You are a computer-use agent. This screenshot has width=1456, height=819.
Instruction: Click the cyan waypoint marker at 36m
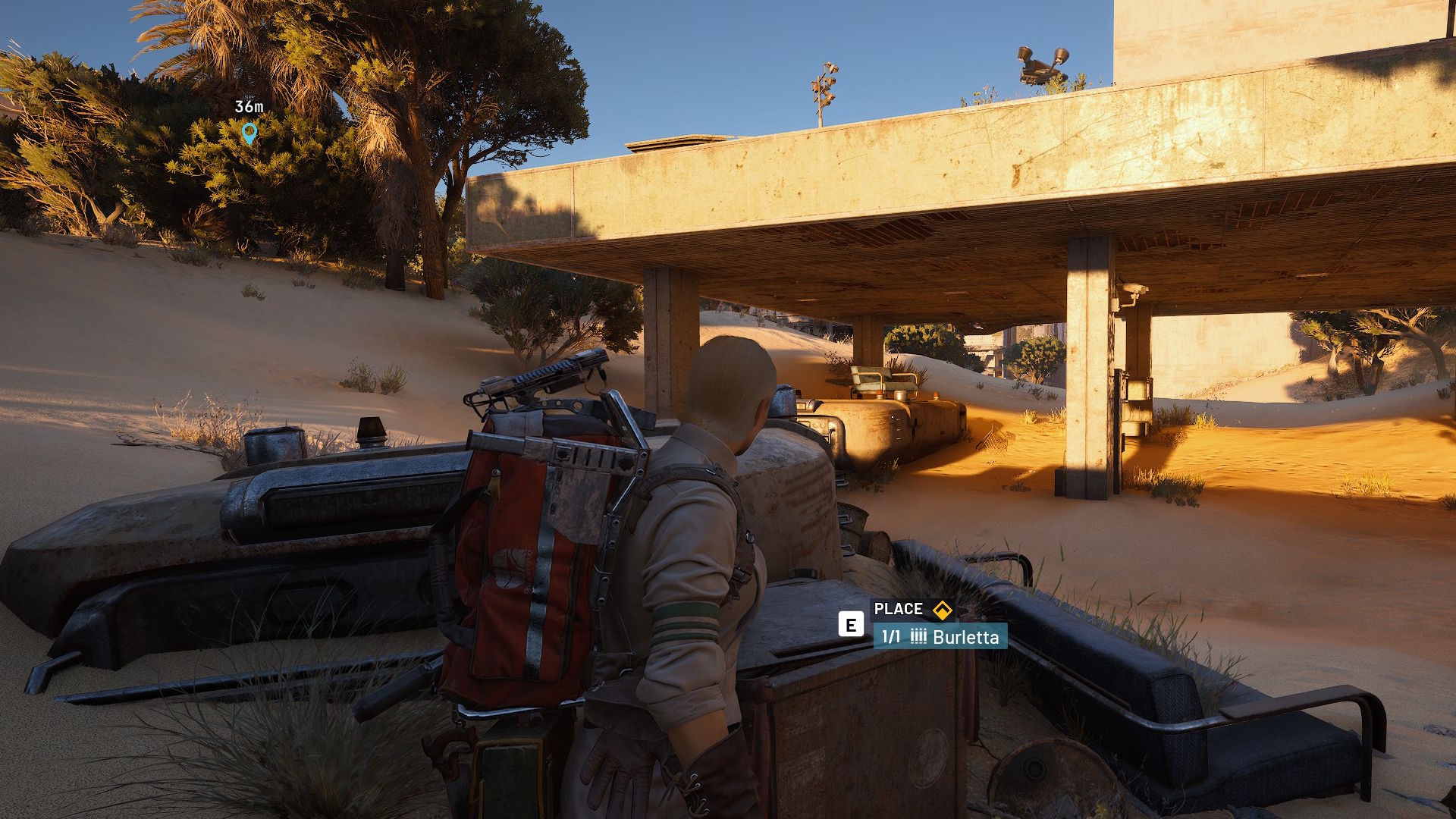point(249,133)
